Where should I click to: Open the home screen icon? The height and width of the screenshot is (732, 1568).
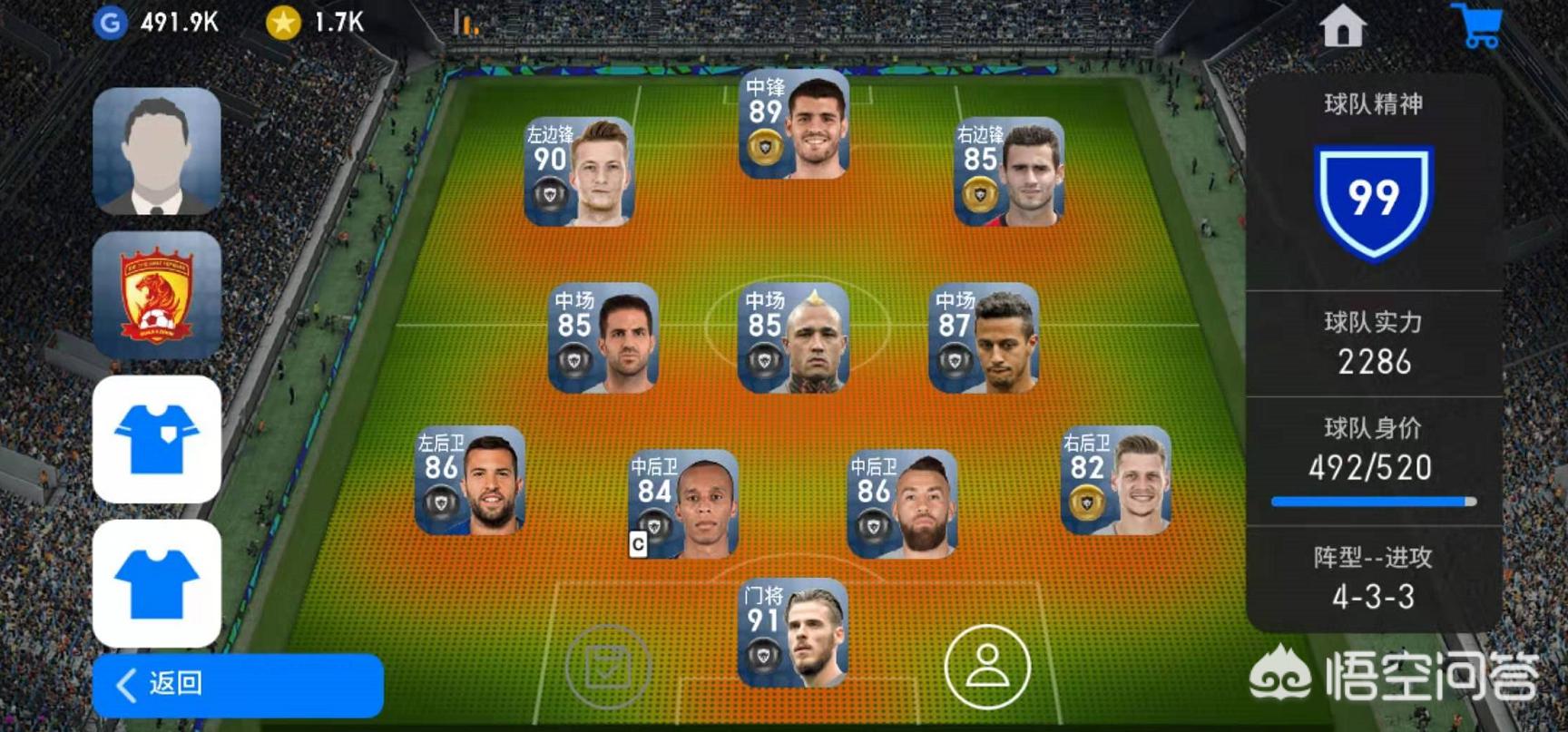pos(1342,26)
